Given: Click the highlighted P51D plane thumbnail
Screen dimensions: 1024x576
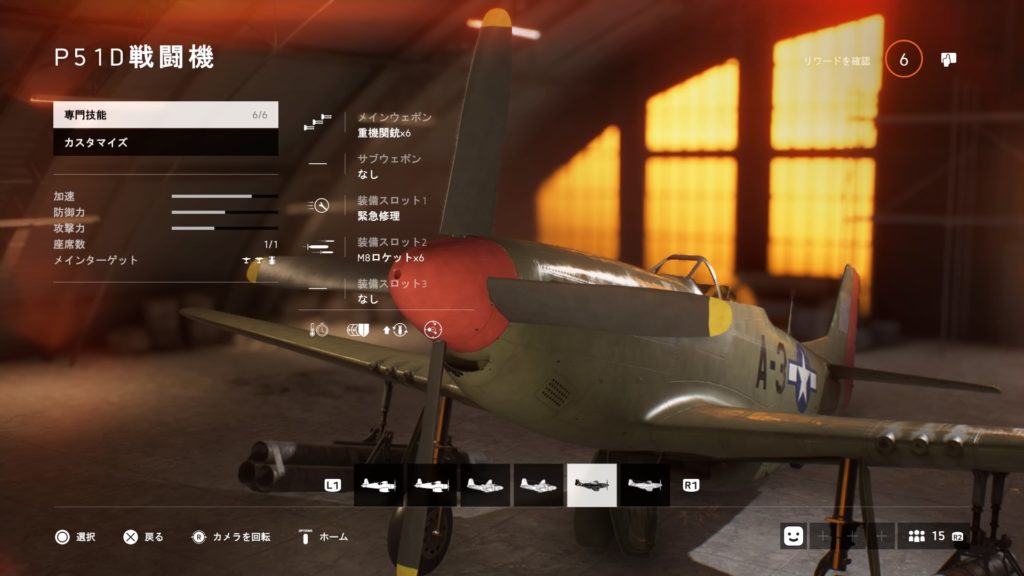Looking at the screenshot, I should pyautogui.click(x=592, y=485).
